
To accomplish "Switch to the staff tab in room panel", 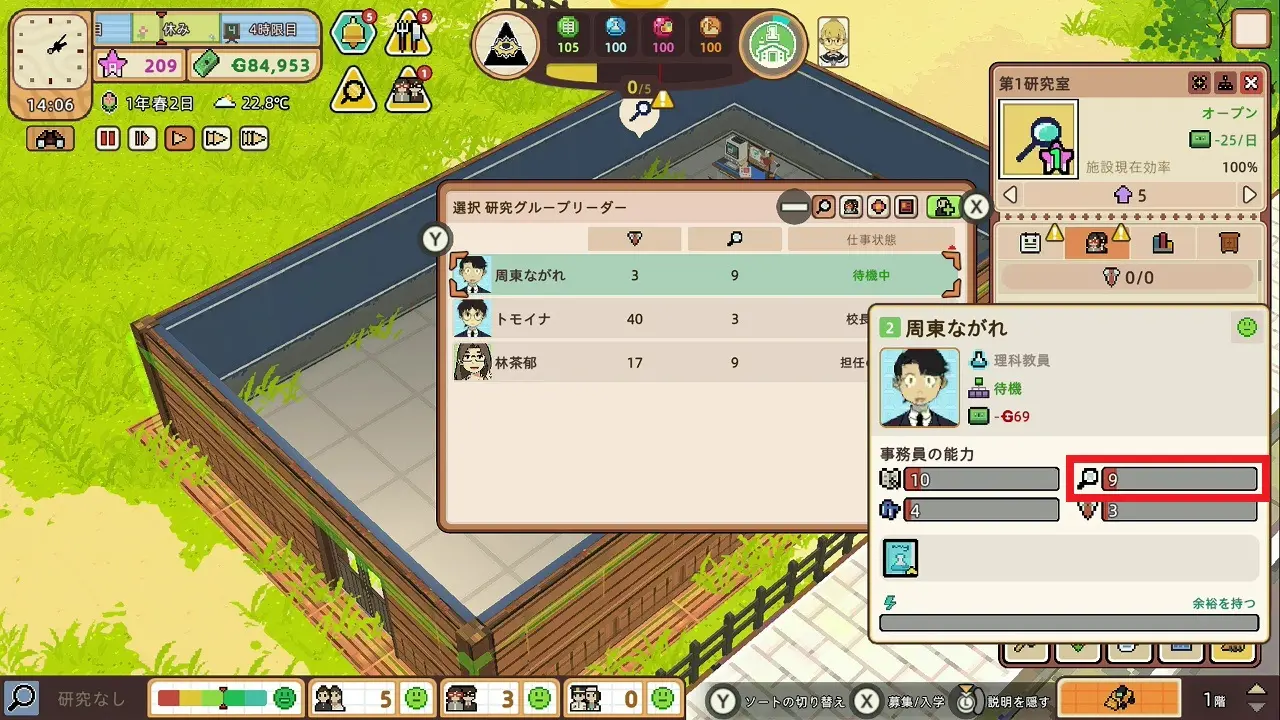I will [1096, 242].
